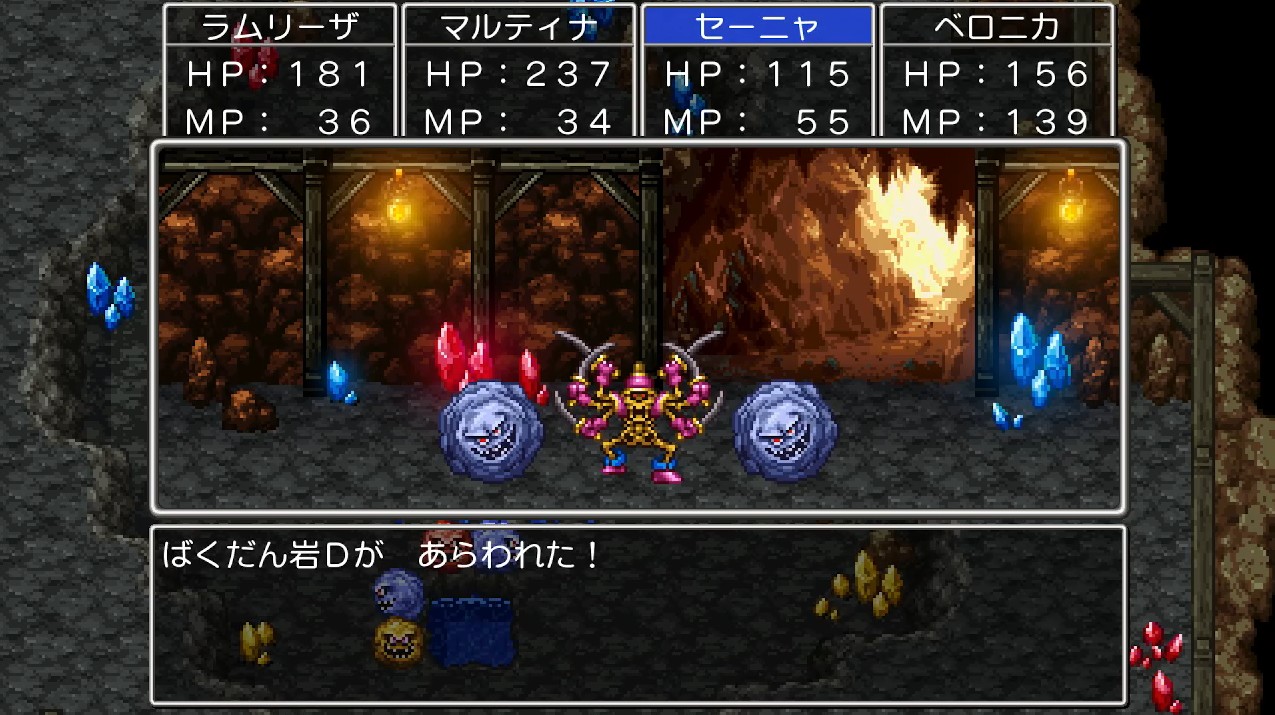Advance the ばくだん岩D battle message box
The width and height of the screenshot is (1275, 715).
tap(638, 614)
